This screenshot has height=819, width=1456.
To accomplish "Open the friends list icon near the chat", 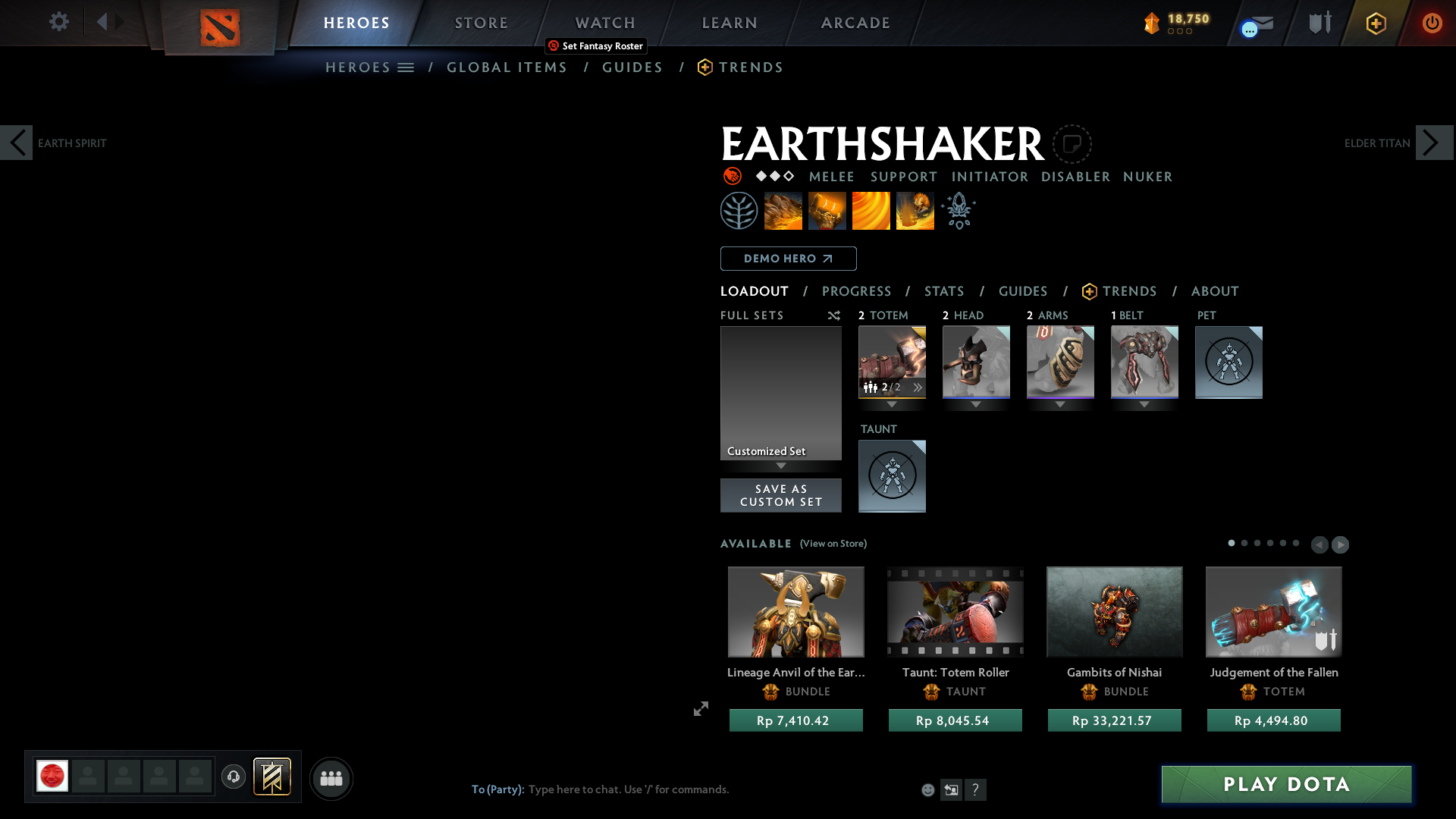I will pyautogui.click(x=331, y=777).
